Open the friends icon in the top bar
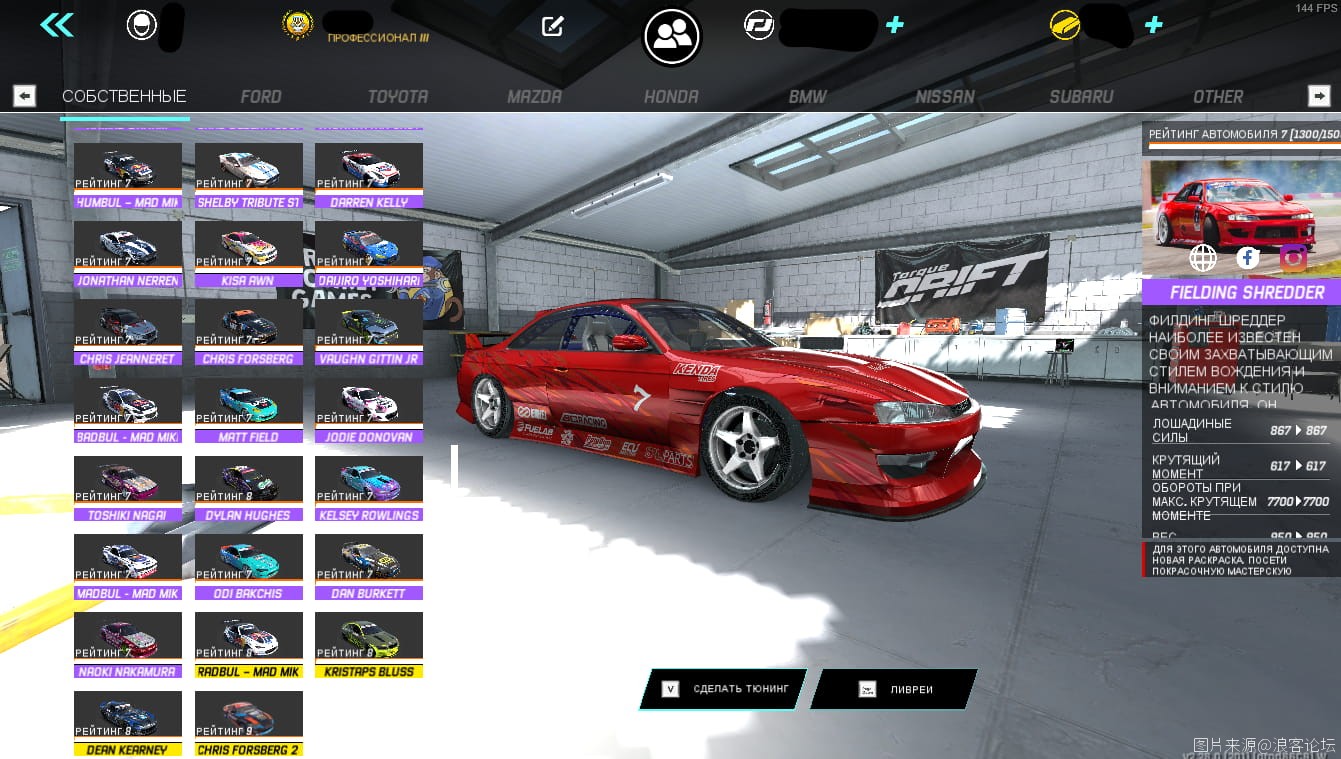Screen dimensions: 1341x759 tap(672, 36)
